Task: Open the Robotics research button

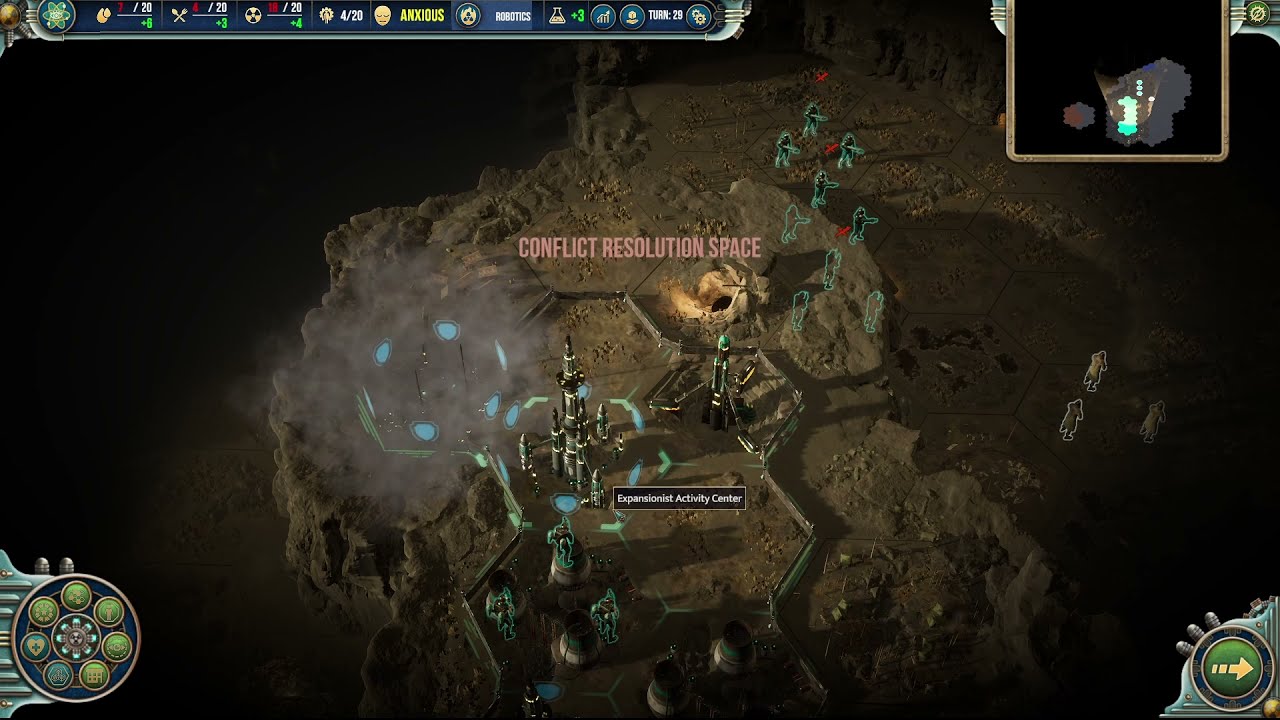Action: tap(513, 16)
